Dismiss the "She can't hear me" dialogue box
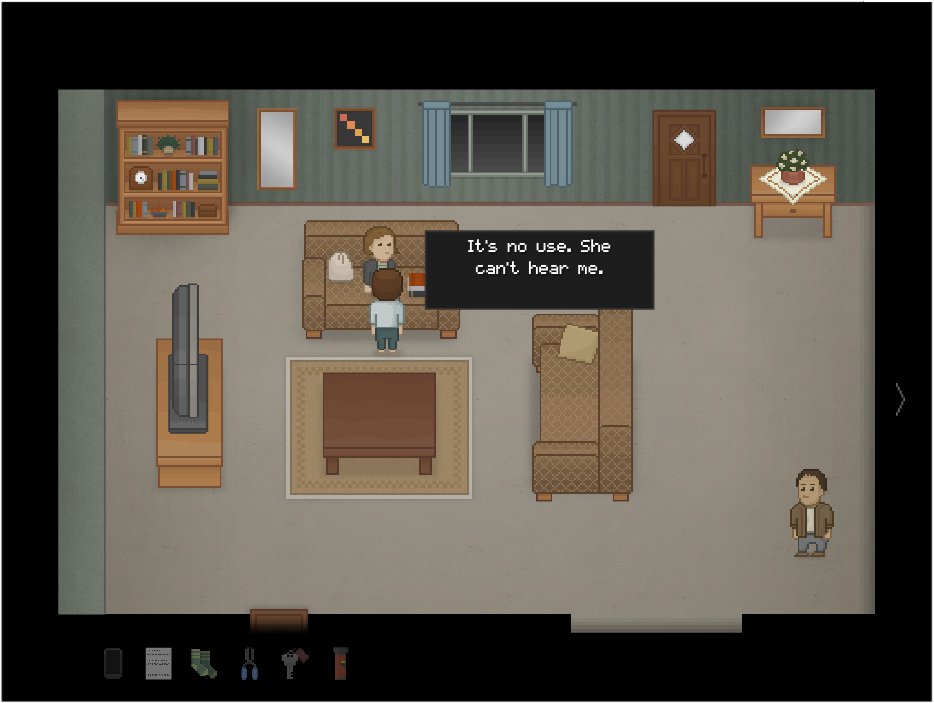 (x=539, y=270)
